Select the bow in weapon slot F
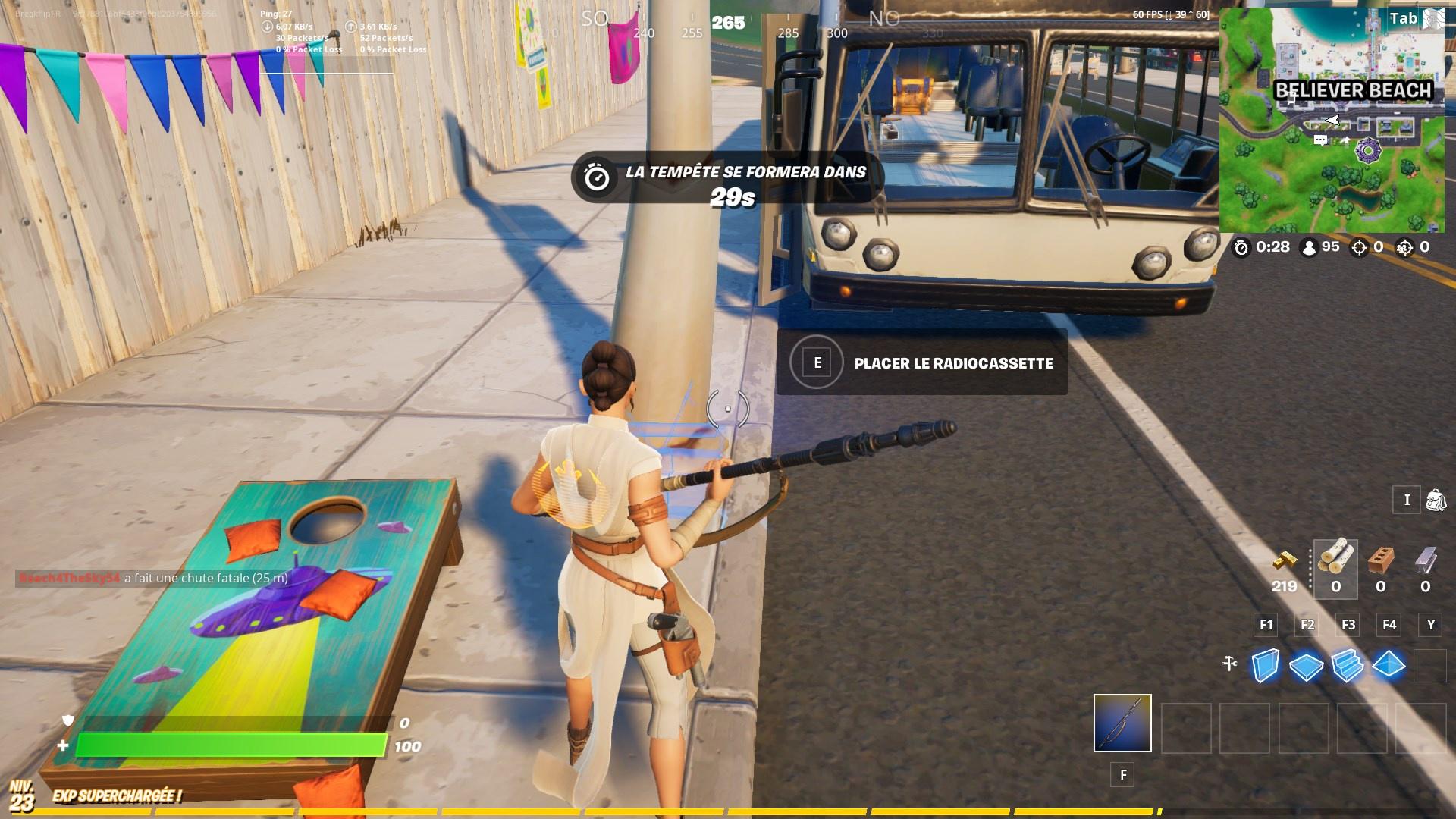The height and width of the screenshot is (819, 1456). pyautogui.click(x=1122, y=724)
